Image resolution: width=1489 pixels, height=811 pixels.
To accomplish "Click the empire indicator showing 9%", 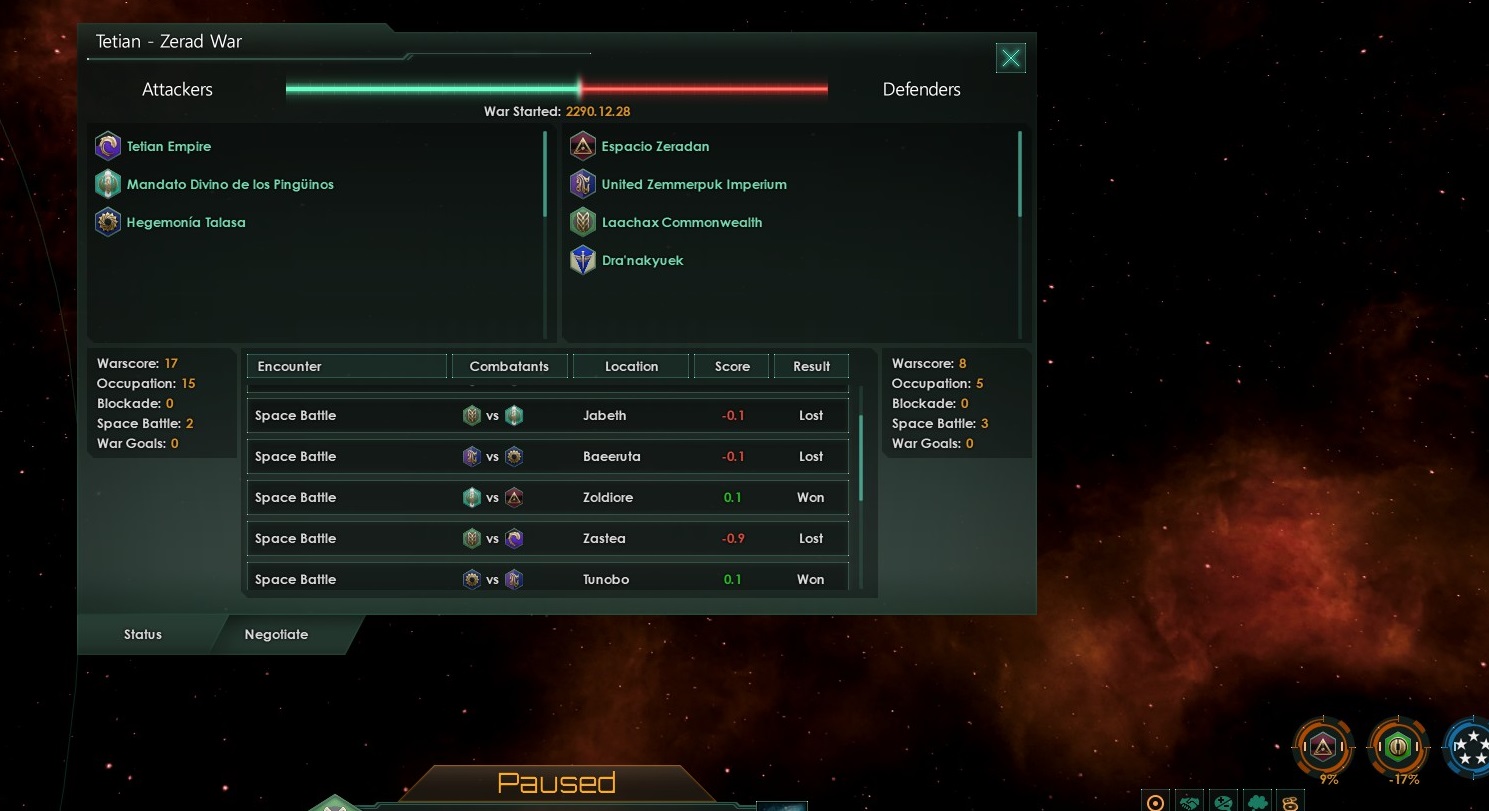I will (1325, 747).
